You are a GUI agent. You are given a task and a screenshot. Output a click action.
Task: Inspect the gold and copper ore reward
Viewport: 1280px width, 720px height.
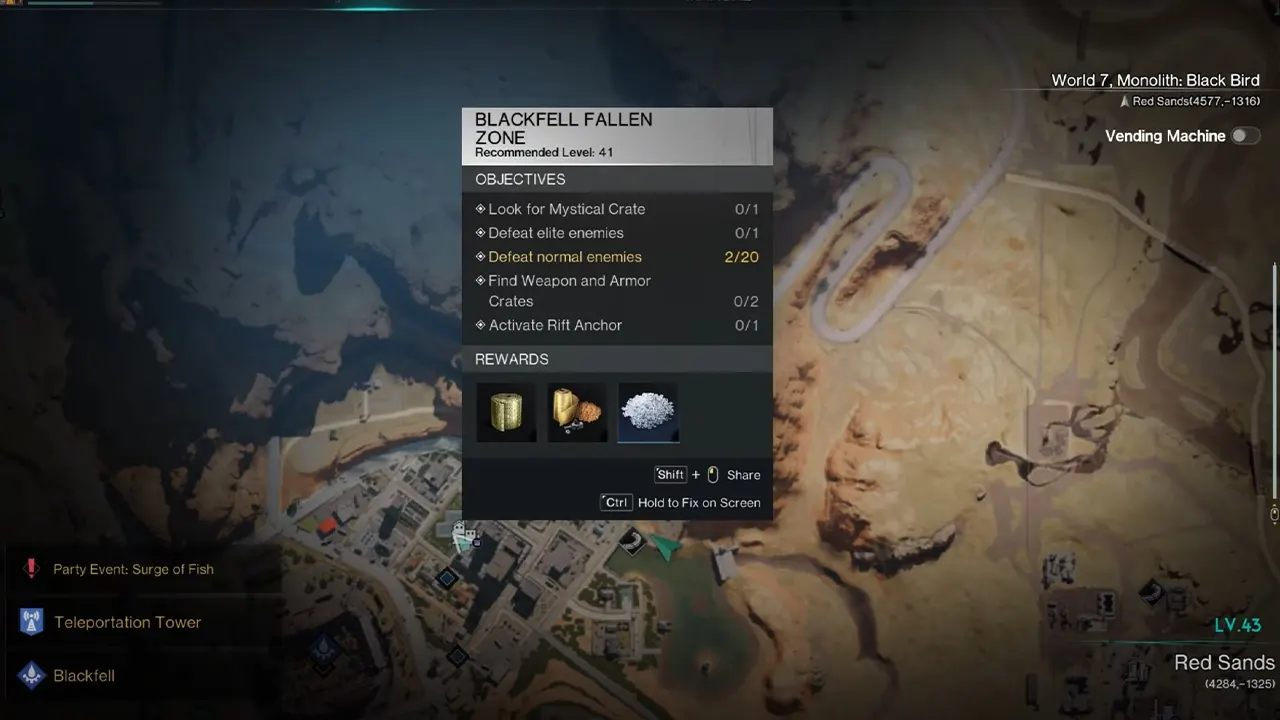coord(577,412)
